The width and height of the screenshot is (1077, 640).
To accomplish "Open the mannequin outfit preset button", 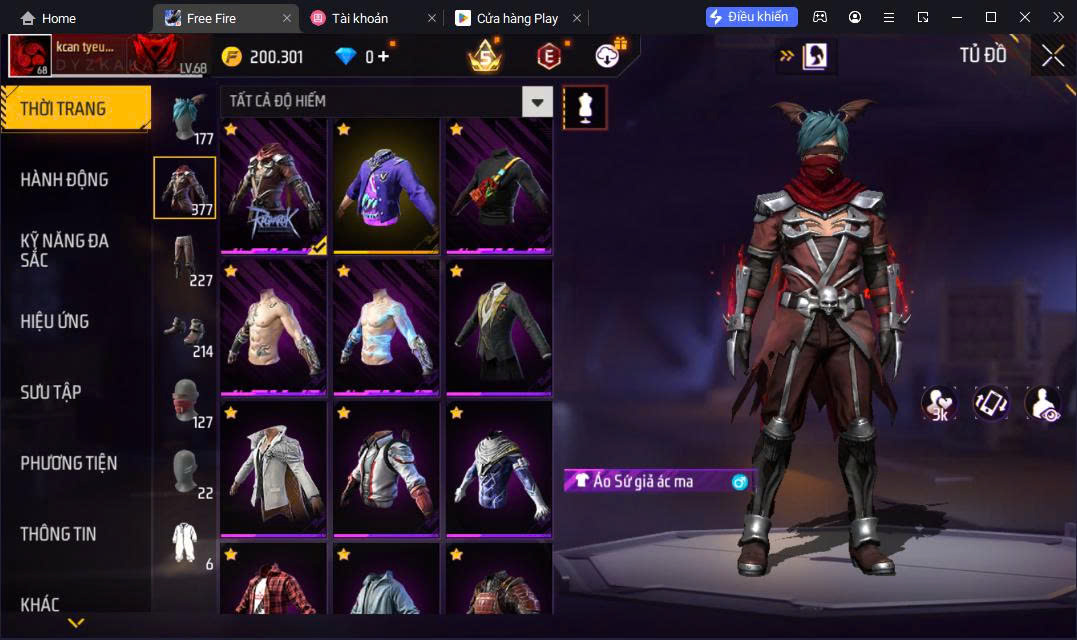I will (x=585, y=107).
